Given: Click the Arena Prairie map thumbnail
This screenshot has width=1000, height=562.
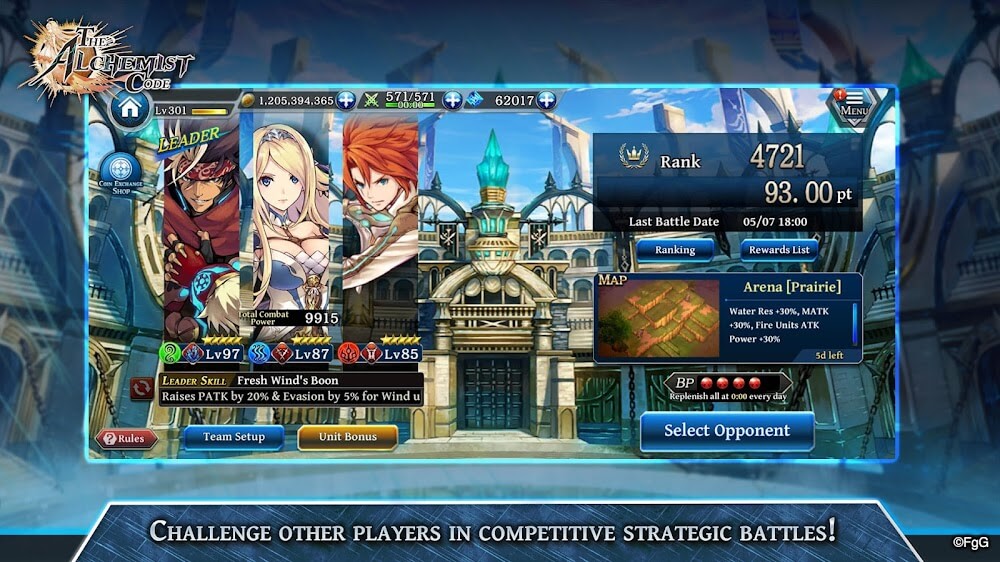Looking at the screenshot, I should [658, 319].
